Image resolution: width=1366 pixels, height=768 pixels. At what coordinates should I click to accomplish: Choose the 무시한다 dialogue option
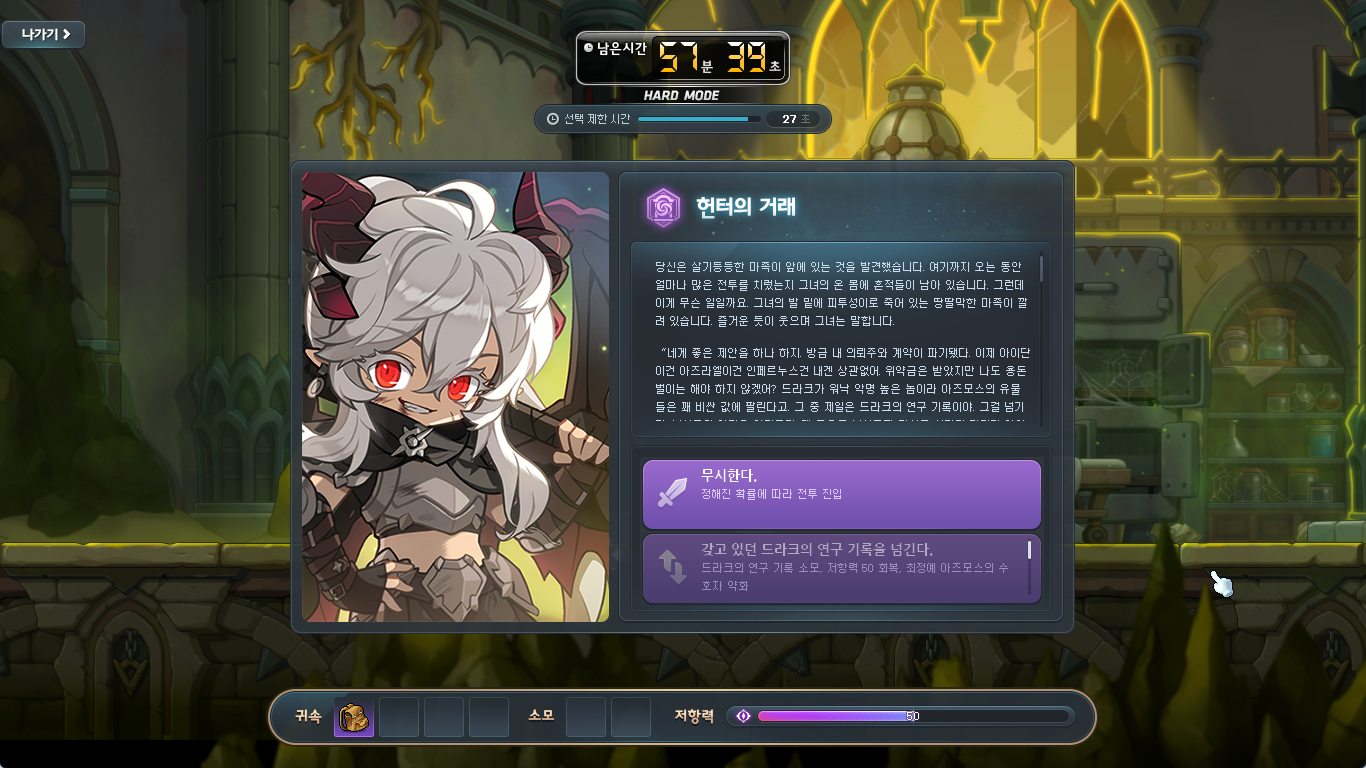coord(841,494)
